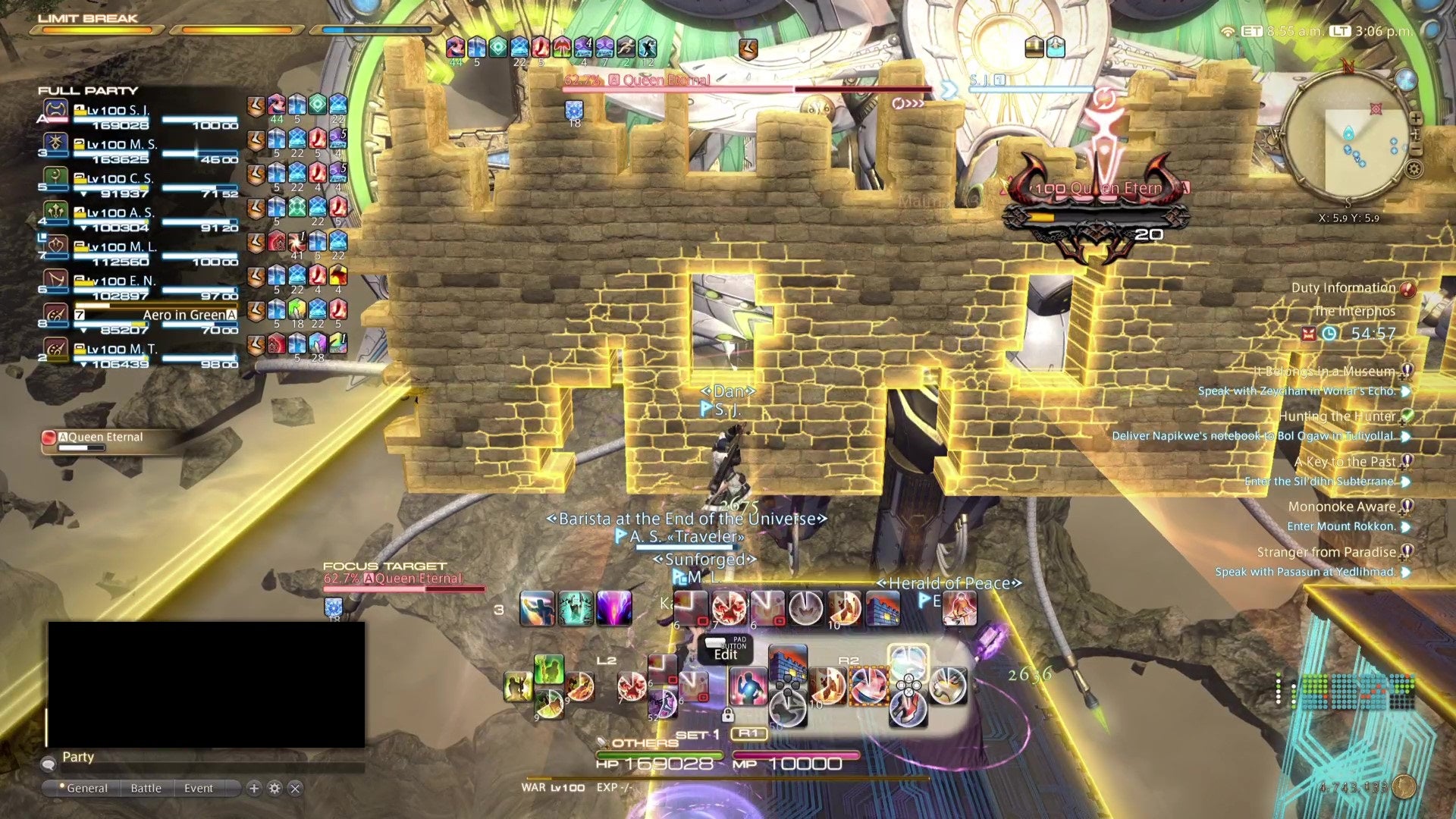The width and height of the screenshot is (1456, 819).
Task: Select the Hunting the Hunter quest entry
Action: point(1337,416)
